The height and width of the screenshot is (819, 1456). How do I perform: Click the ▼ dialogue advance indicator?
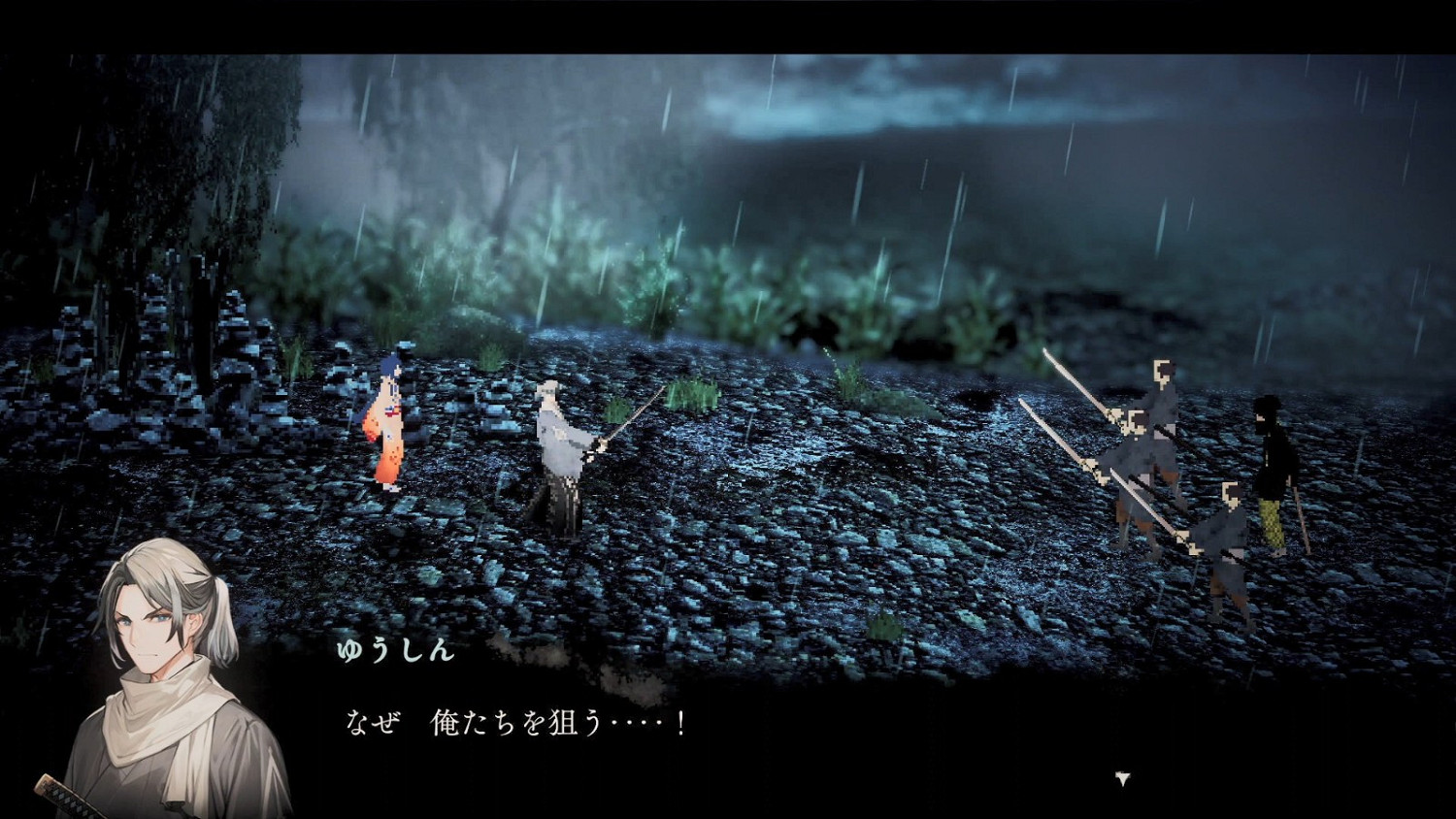1121,776
